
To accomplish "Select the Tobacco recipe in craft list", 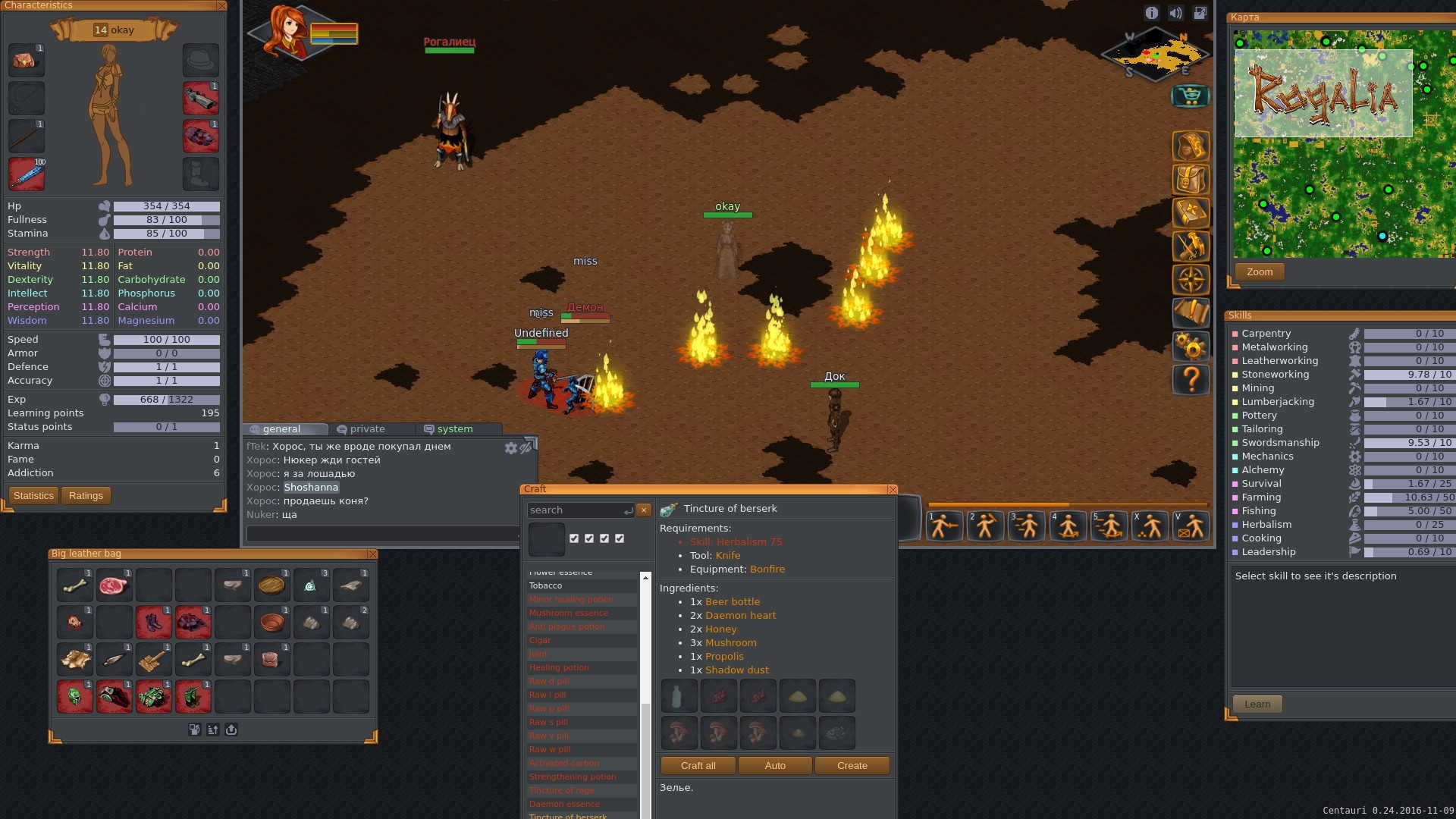I will pos(546,586).
